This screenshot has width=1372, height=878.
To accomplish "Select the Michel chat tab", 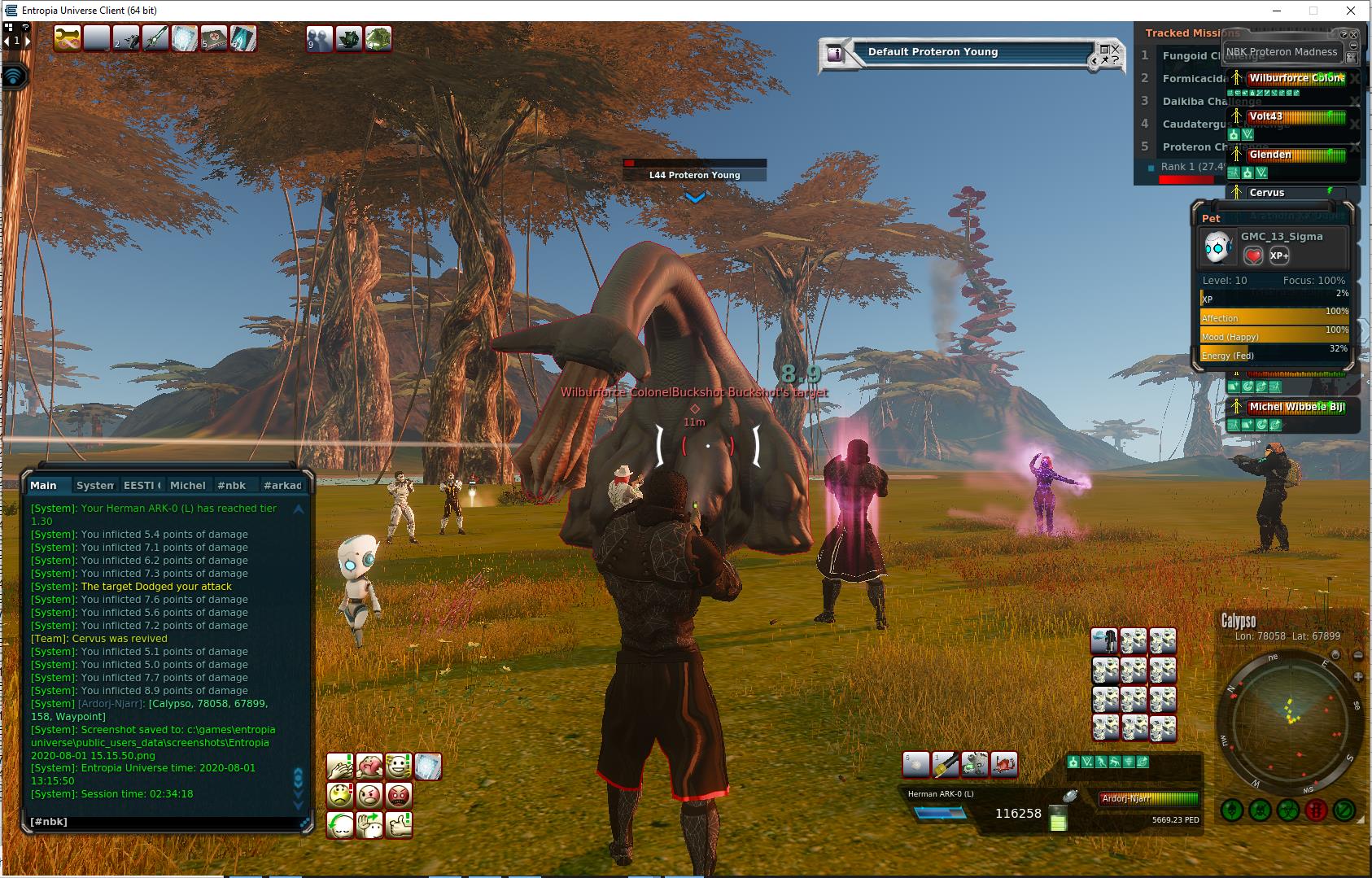I will [187, 485].
